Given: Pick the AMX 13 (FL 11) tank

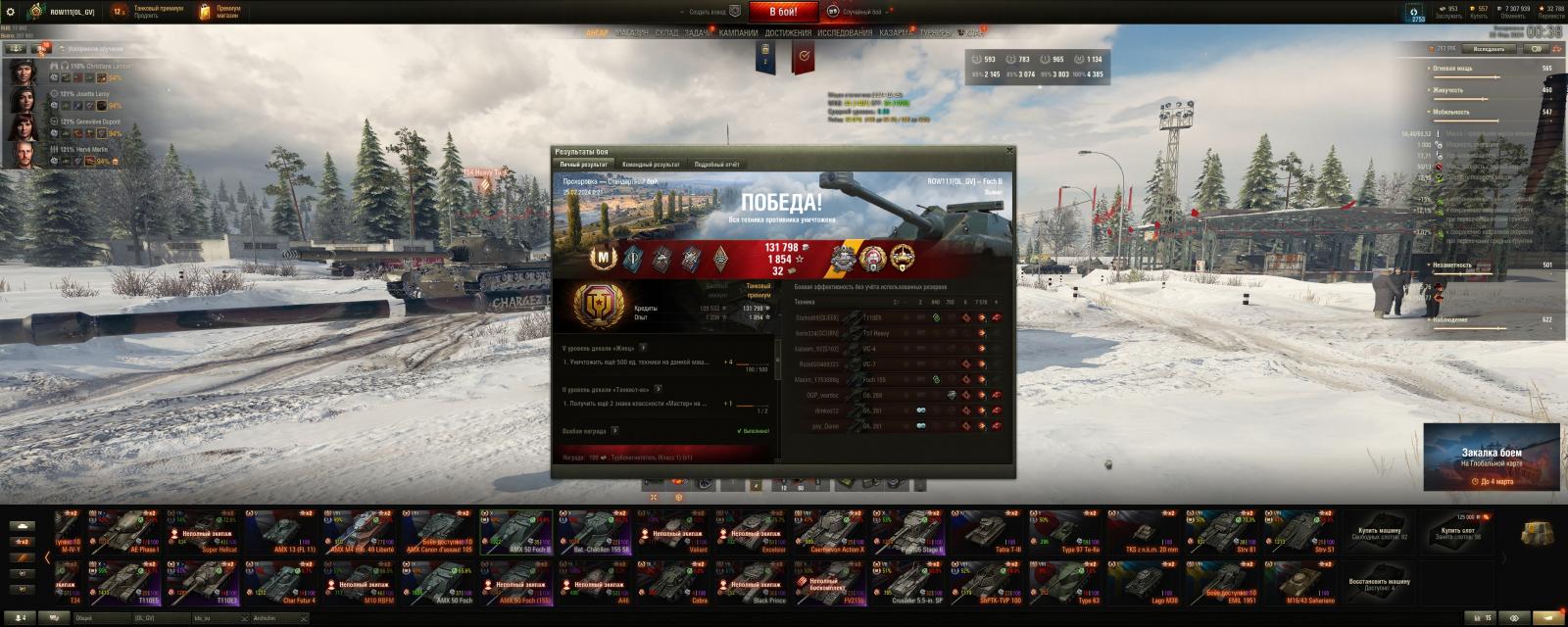Looking at the screenshot, I should pos(283,532).
